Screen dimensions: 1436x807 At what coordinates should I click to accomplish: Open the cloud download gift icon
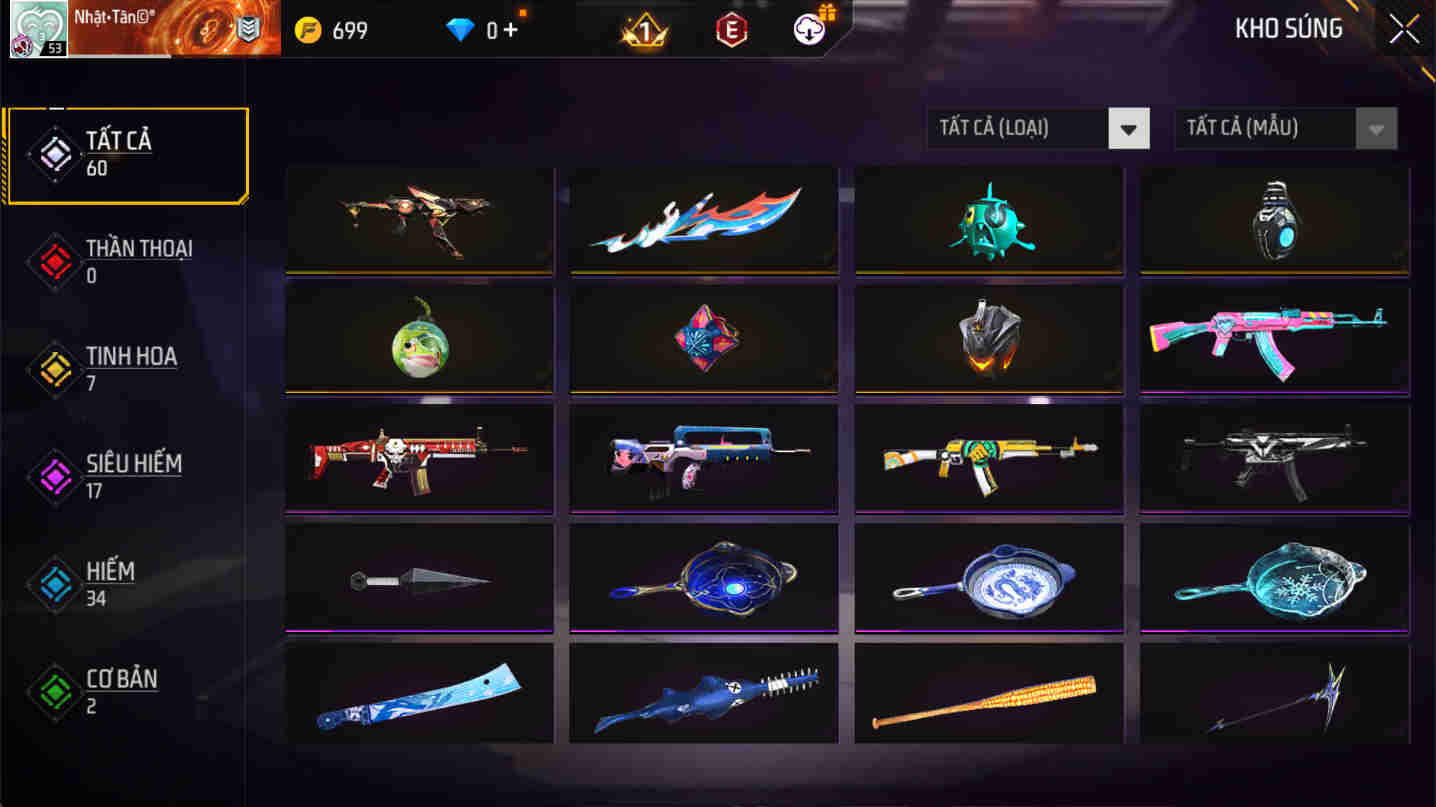(x=806, y=28)
